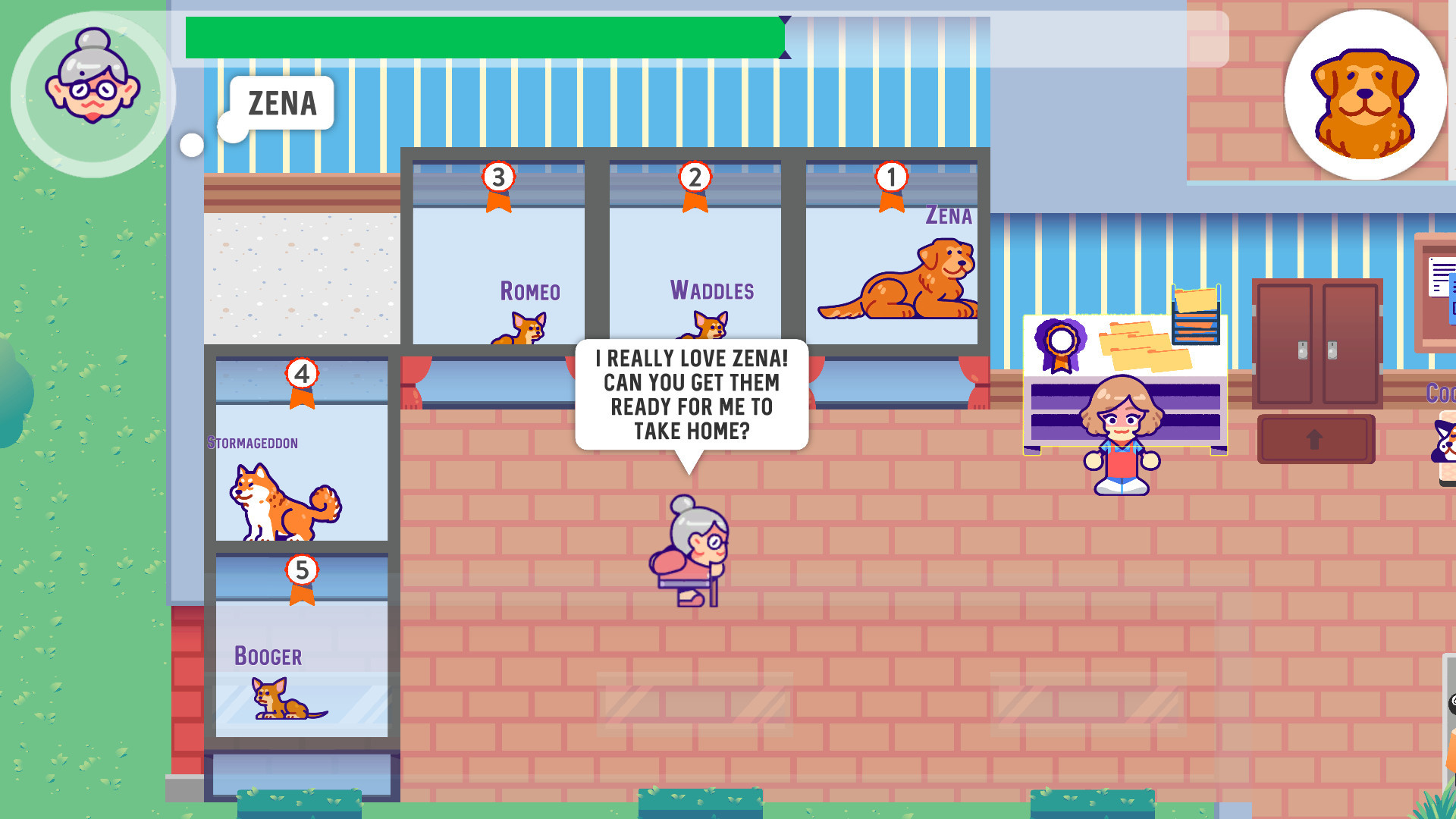Image resolution: width=1456 pixels, height=819 pixels.
Task: Click the green progress bar at the top
Action: (x=485, y=36)
